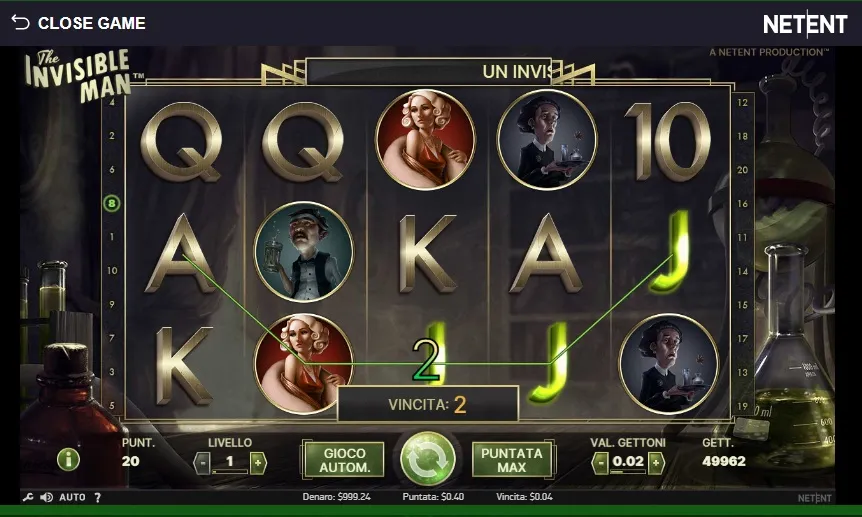Lower the Val. Gettoni coin value
This screenshot has width=862, height=517.
coord(600,462)
